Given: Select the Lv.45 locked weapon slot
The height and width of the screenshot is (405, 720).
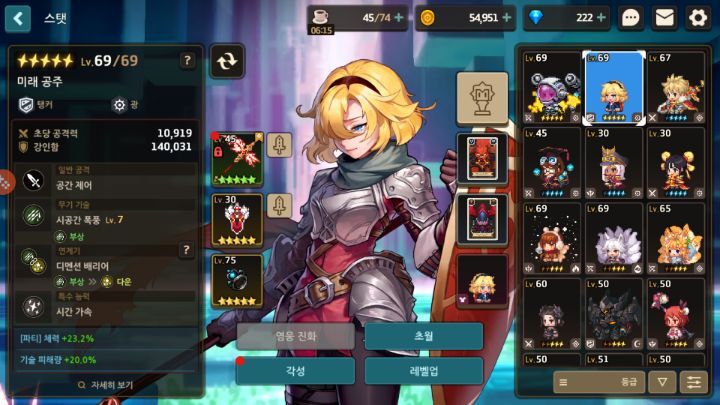Looking at the screenshot, I should (x=238, y=157).
